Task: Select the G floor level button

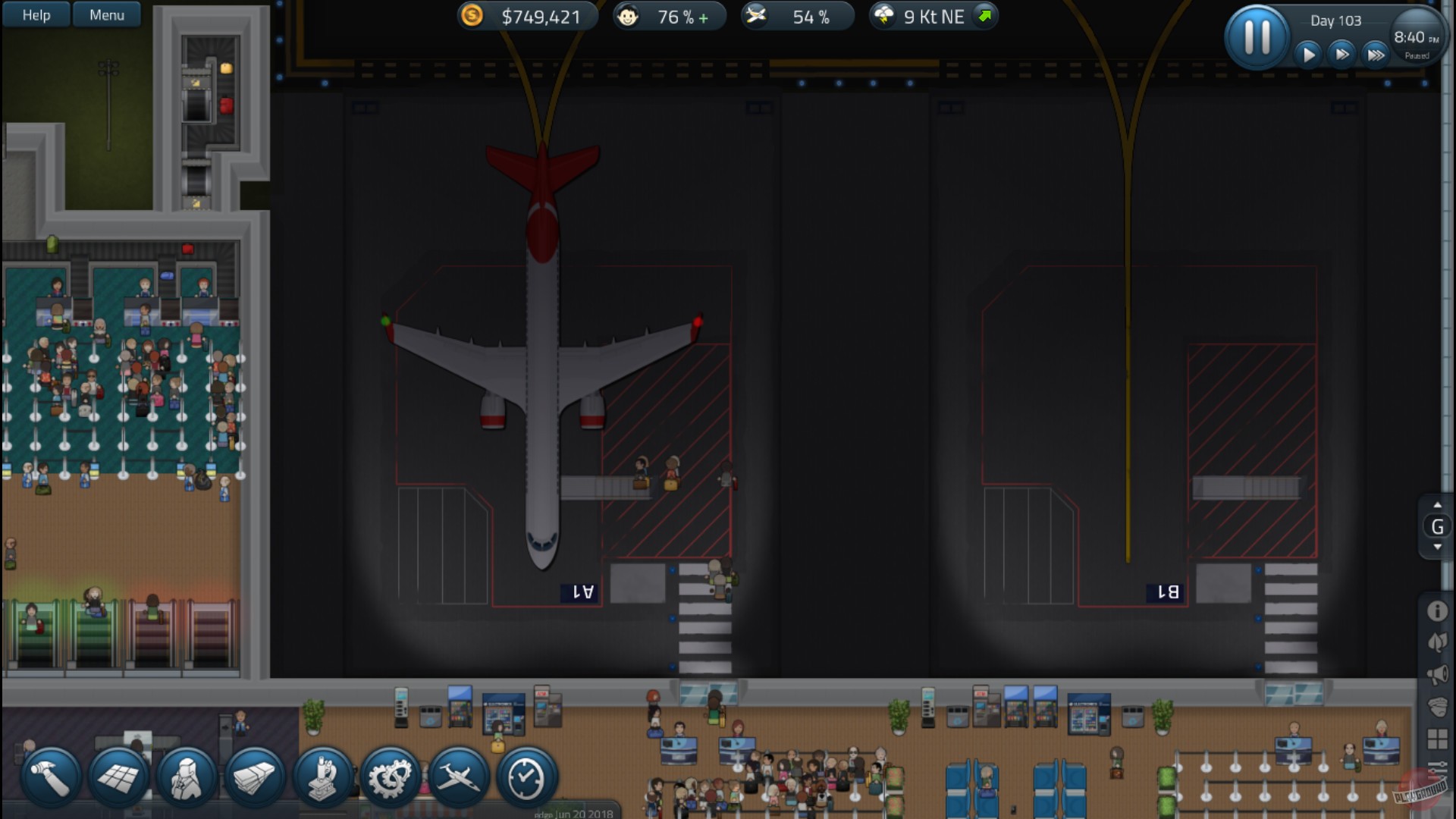Action: tap(1436, 524)
